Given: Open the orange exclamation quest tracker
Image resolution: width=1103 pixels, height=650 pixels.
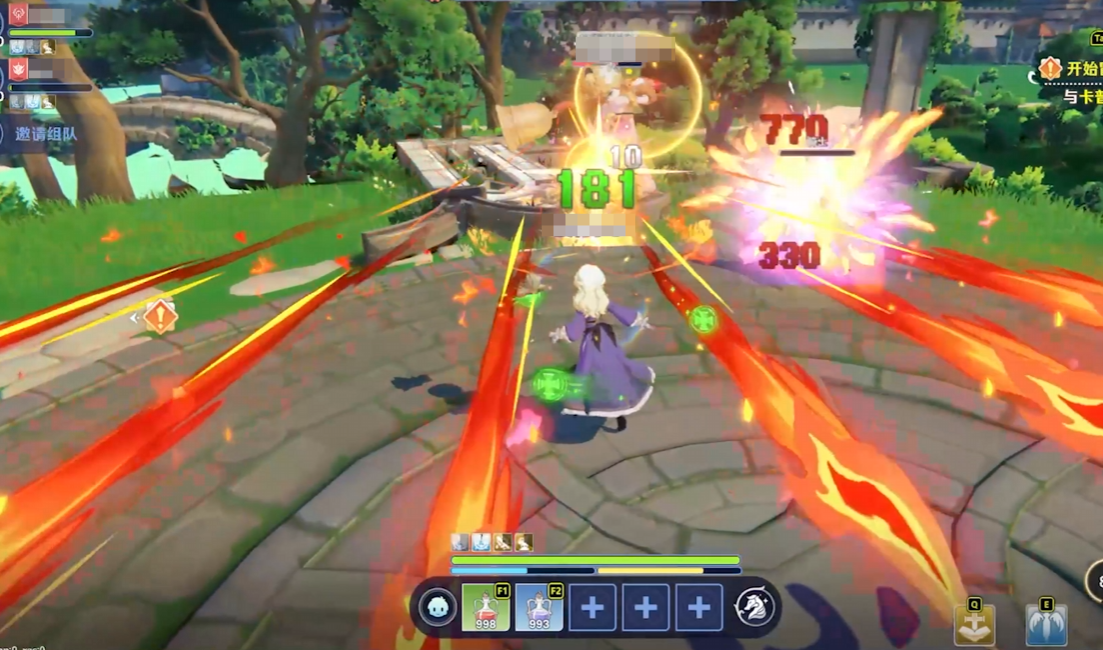Looking at the screenshot, I should tap(1050, 69).
